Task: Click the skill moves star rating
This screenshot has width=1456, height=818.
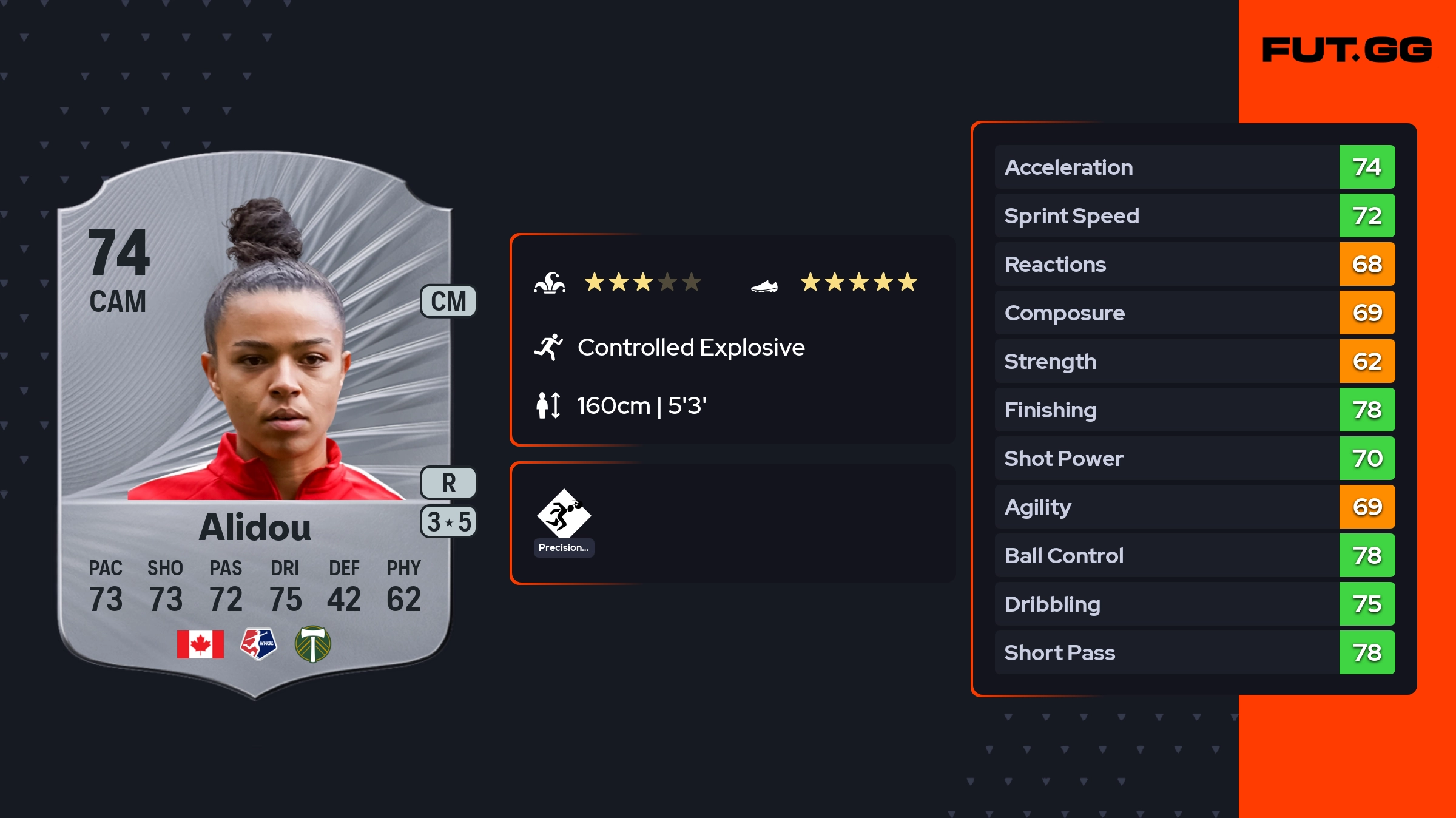Action: coord(642,282)
